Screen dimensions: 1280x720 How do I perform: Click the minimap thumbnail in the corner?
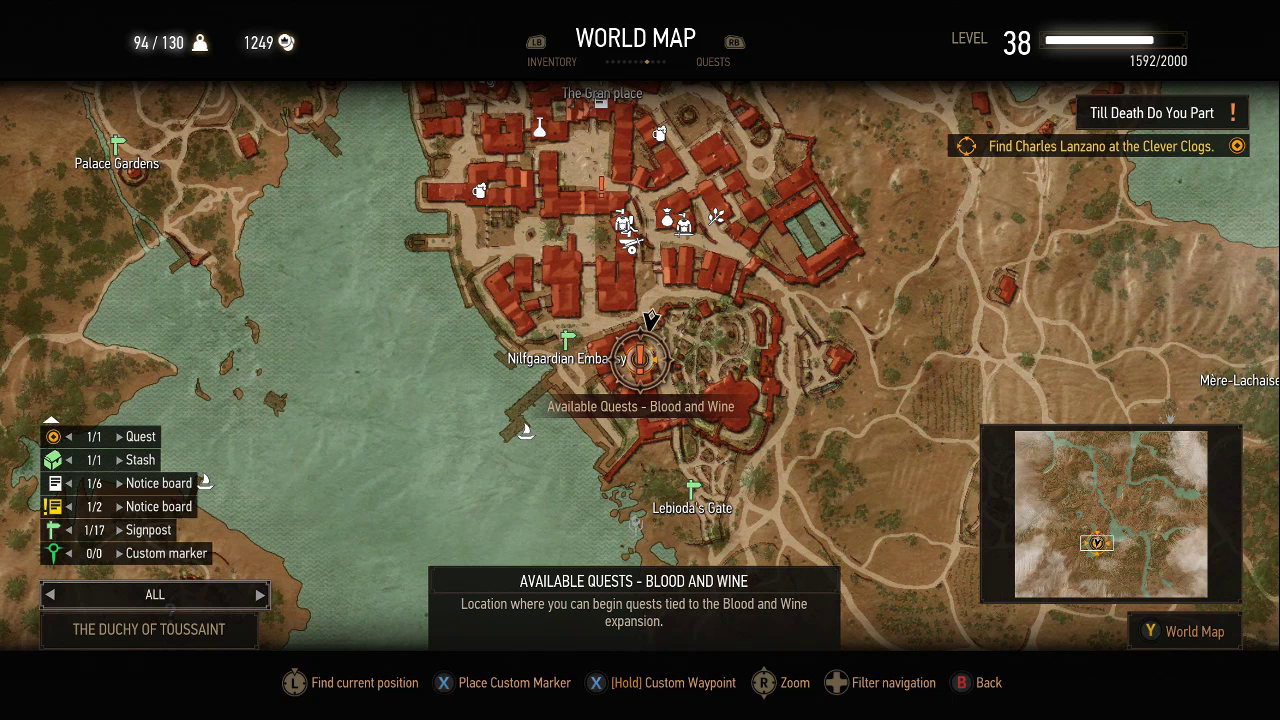point(1111,514)
